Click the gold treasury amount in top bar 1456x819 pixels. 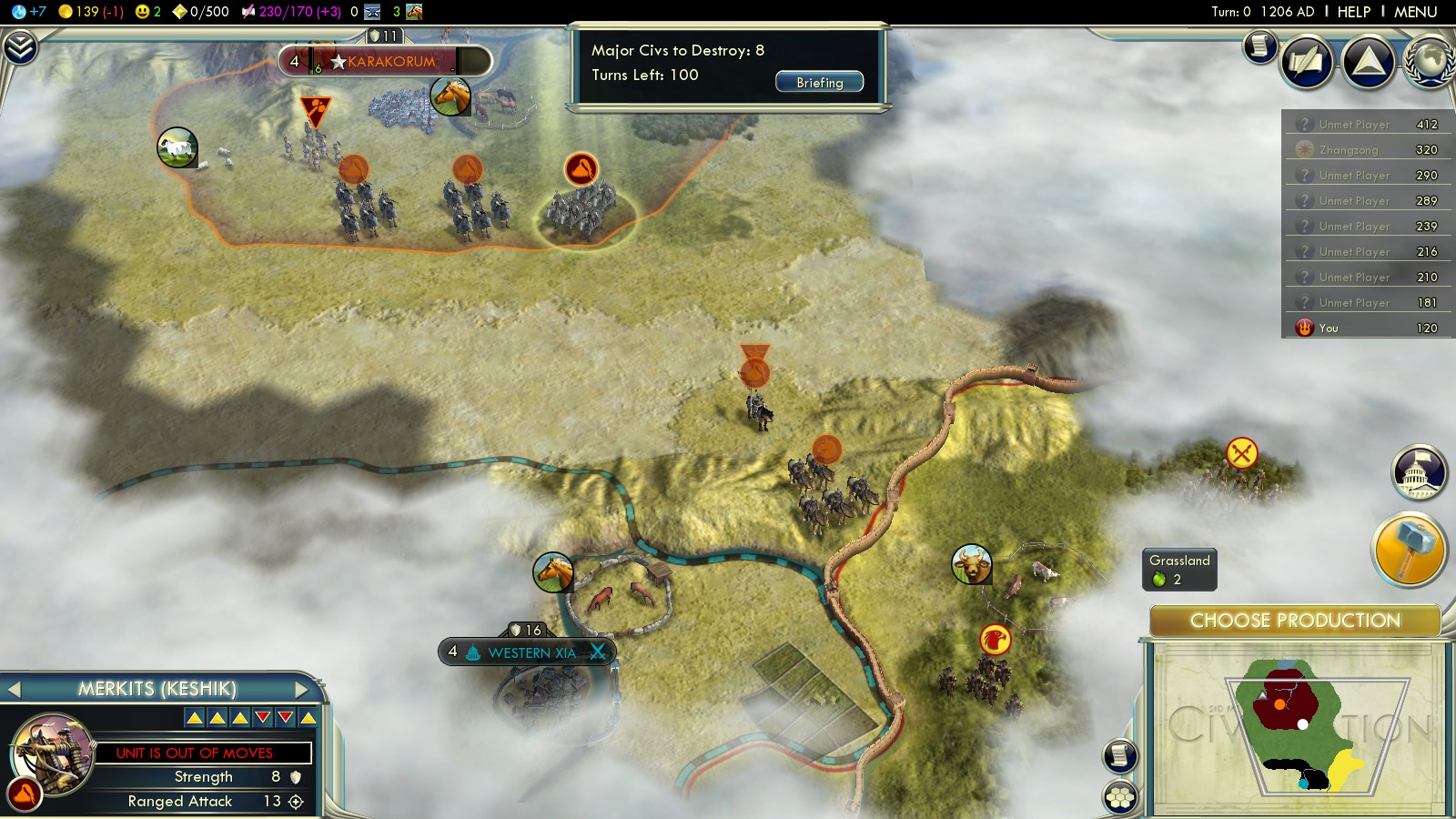coord(91,12)
